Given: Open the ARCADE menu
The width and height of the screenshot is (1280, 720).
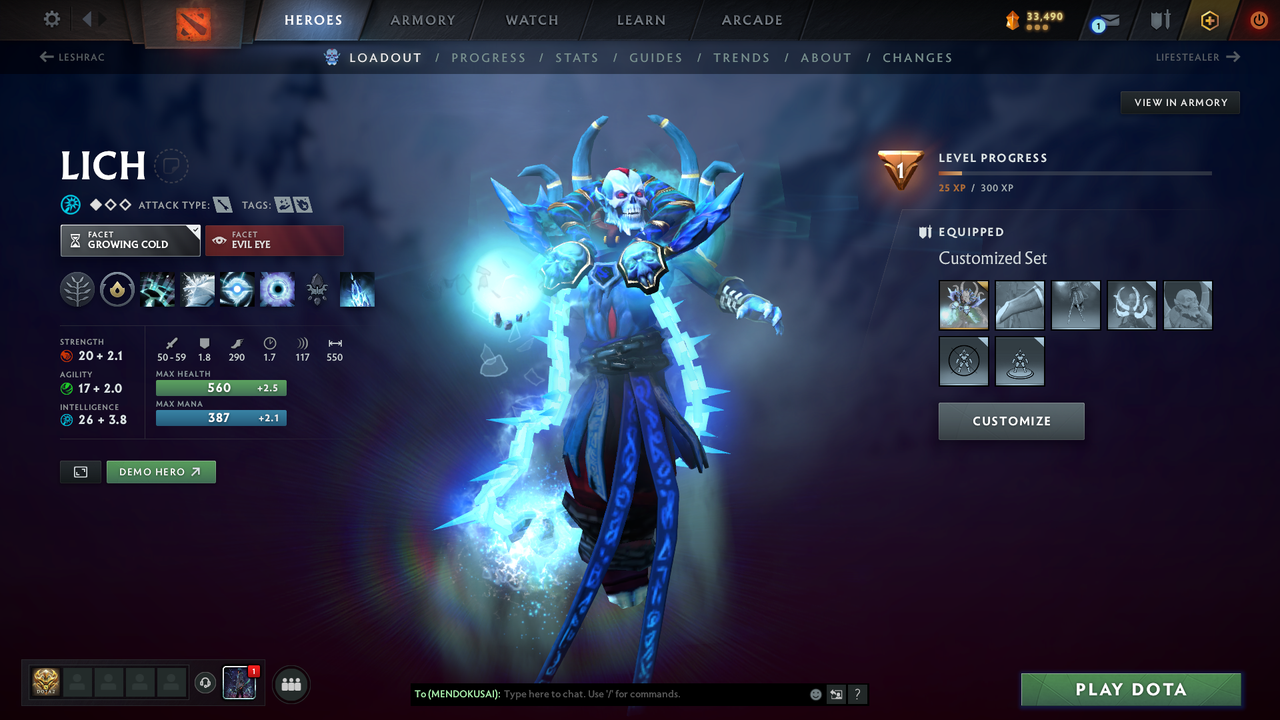Looking at the screenshot, I should point(751,20).
